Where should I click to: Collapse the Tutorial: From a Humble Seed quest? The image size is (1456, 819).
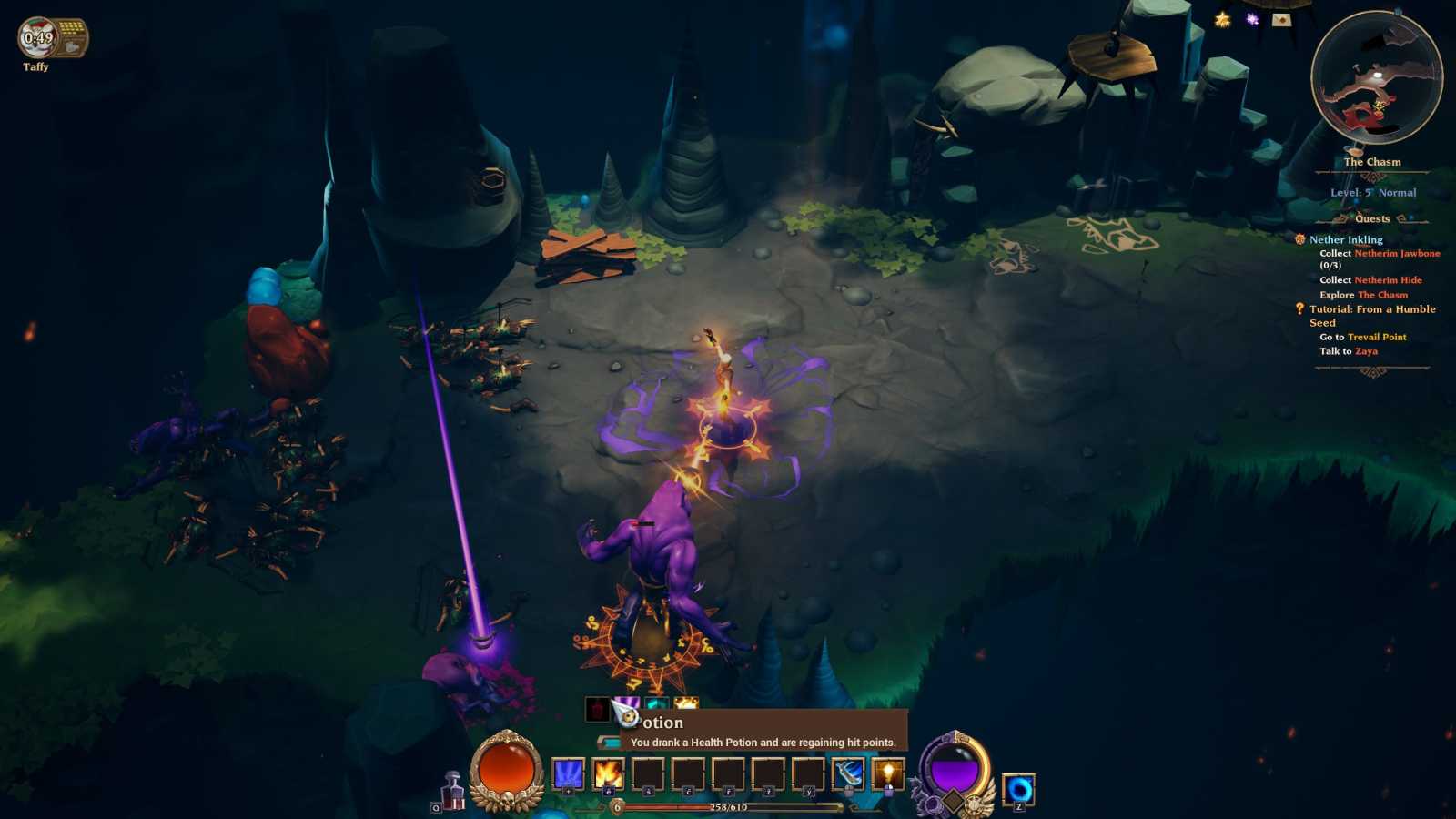tap(1373, 309)
